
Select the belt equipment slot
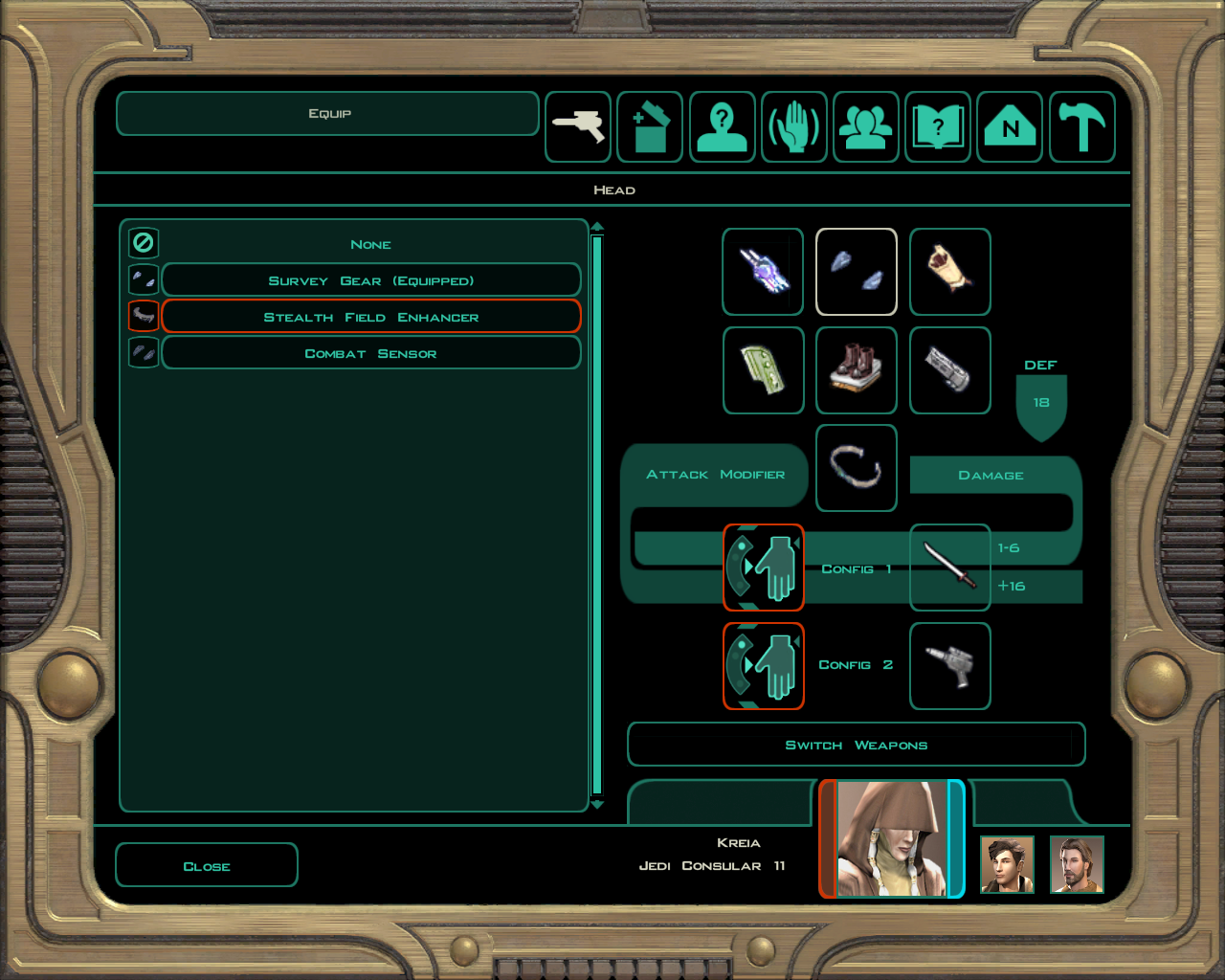click(857, 468)
